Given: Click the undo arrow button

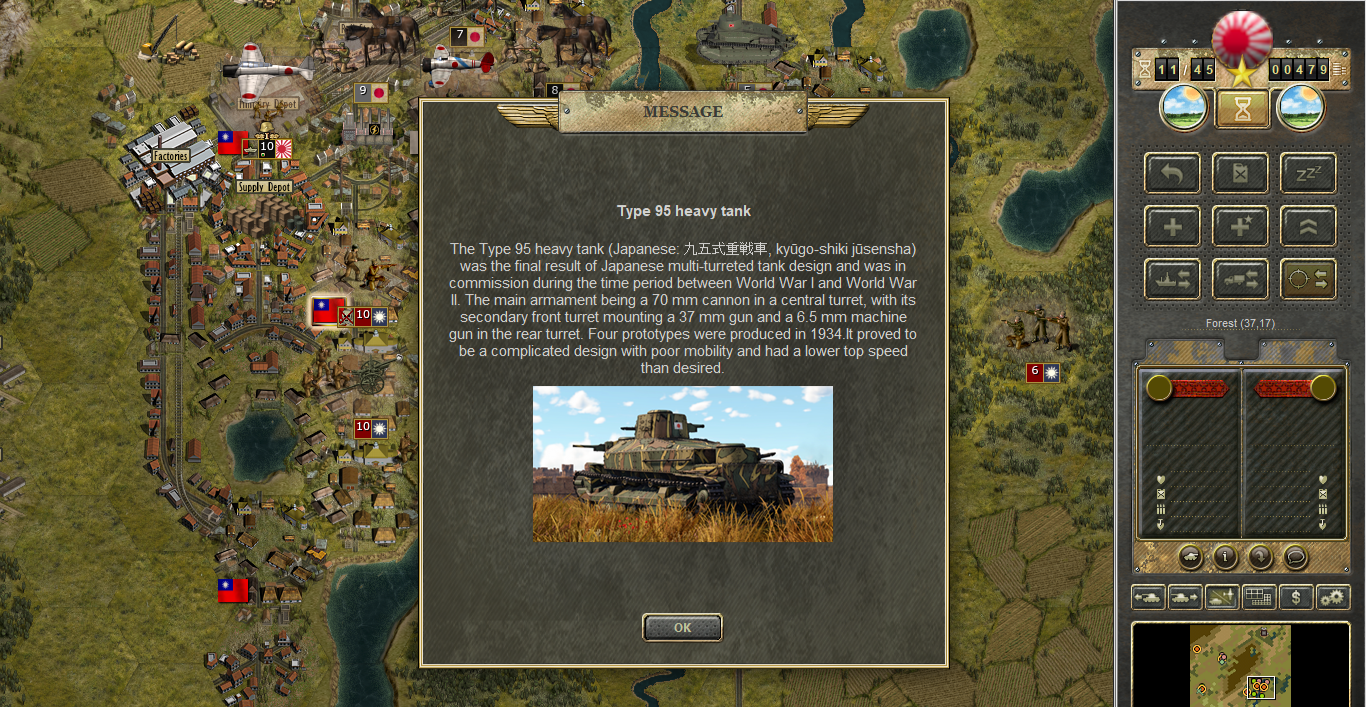Looking at the screenshot, I should tap(1172, 174).
